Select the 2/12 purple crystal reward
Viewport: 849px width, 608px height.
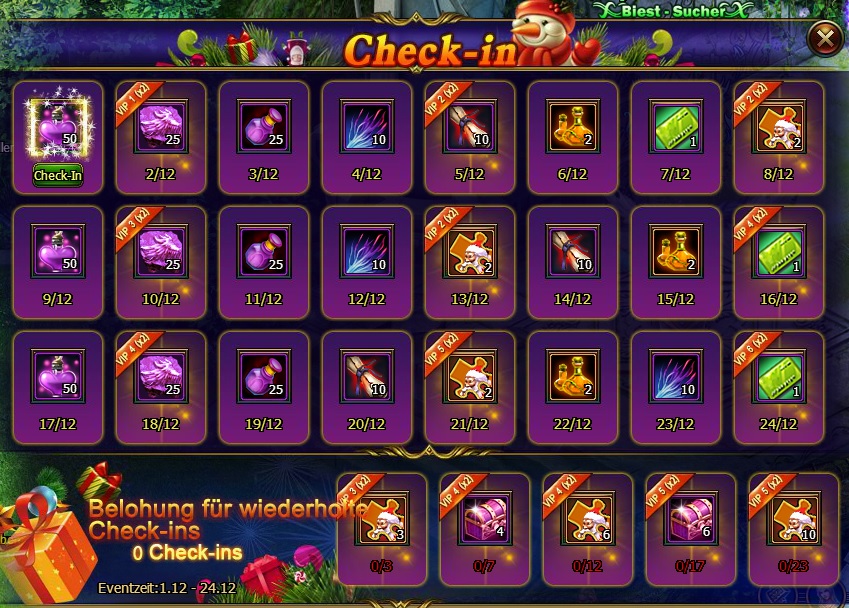161,127
